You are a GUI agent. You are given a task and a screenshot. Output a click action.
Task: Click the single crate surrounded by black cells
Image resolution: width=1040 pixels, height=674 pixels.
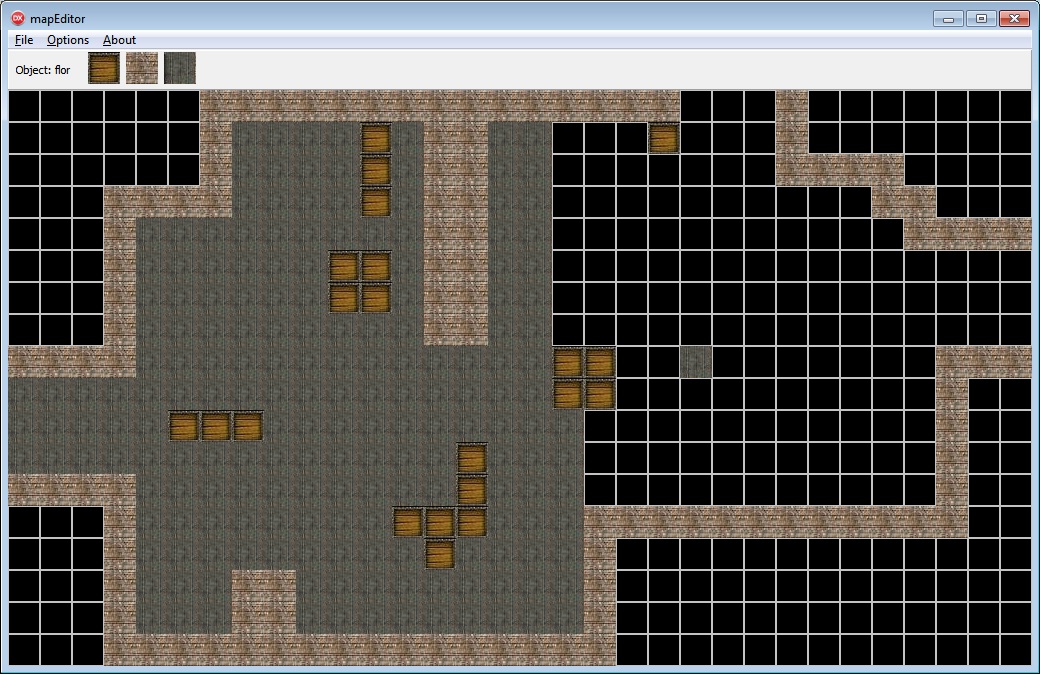[x=664, y=138]
